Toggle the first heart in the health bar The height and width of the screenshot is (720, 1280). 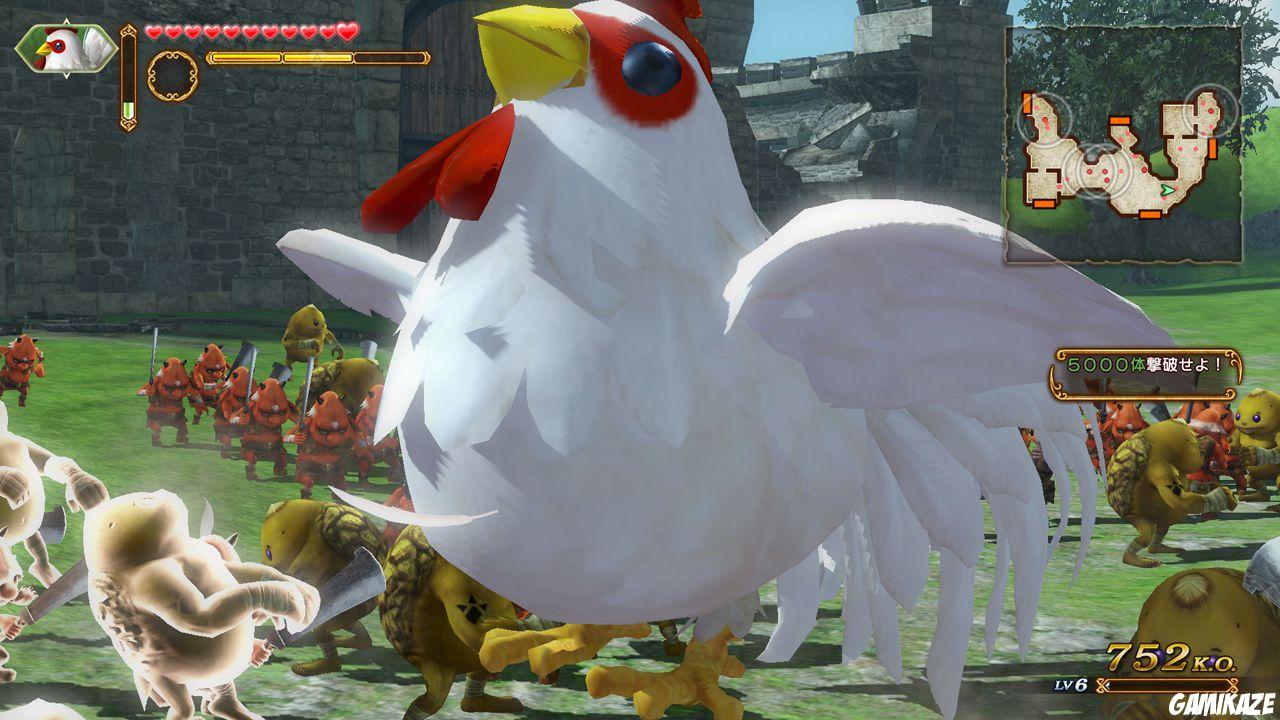153,32
